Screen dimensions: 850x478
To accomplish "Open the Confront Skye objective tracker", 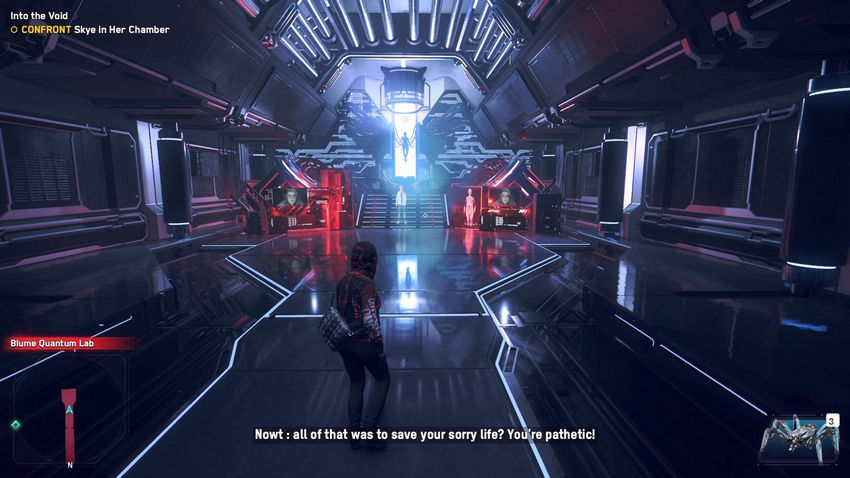I will [x=90, y=30].
